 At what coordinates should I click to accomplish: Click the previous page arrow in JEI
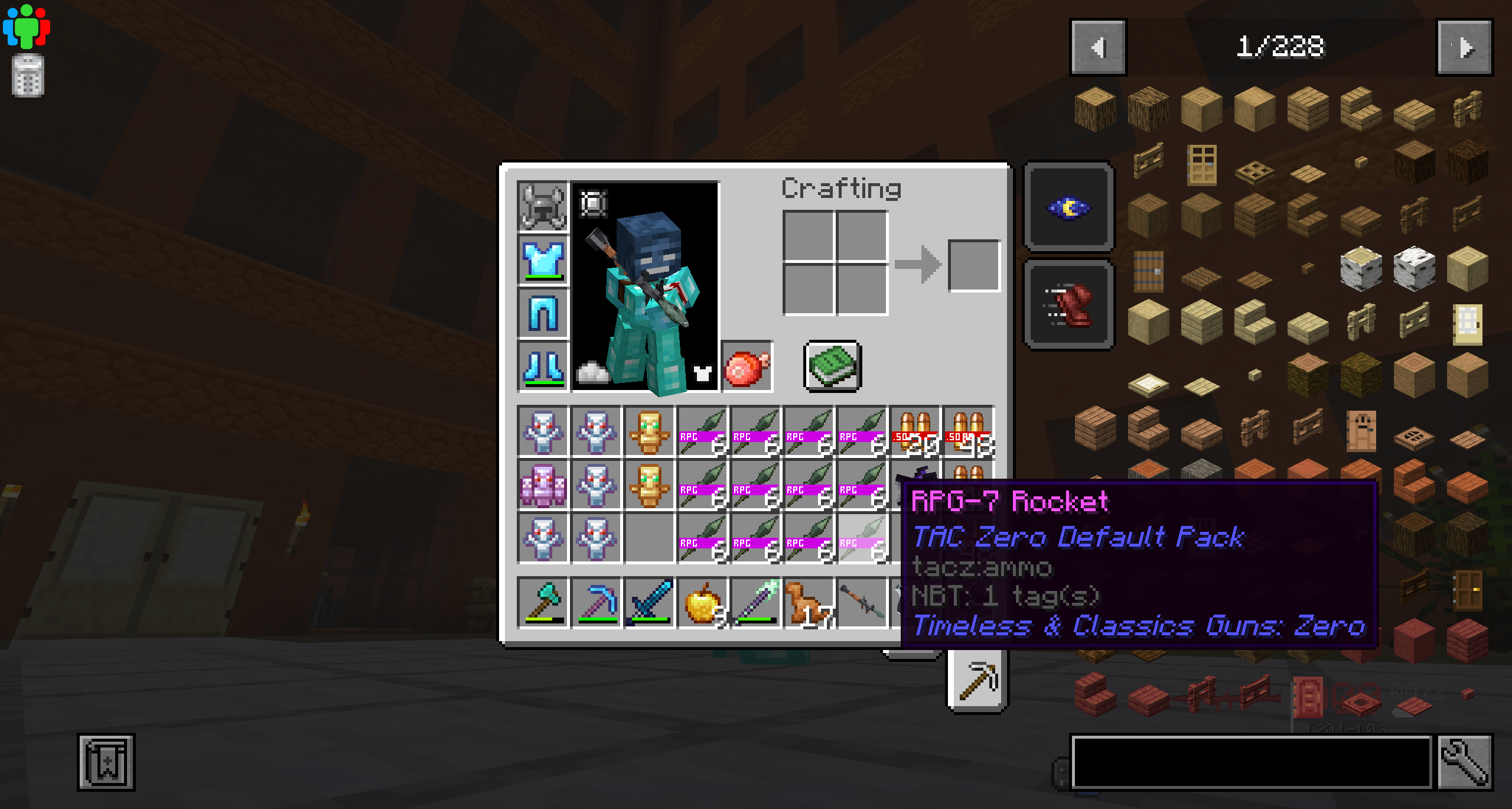point(1099,48)
